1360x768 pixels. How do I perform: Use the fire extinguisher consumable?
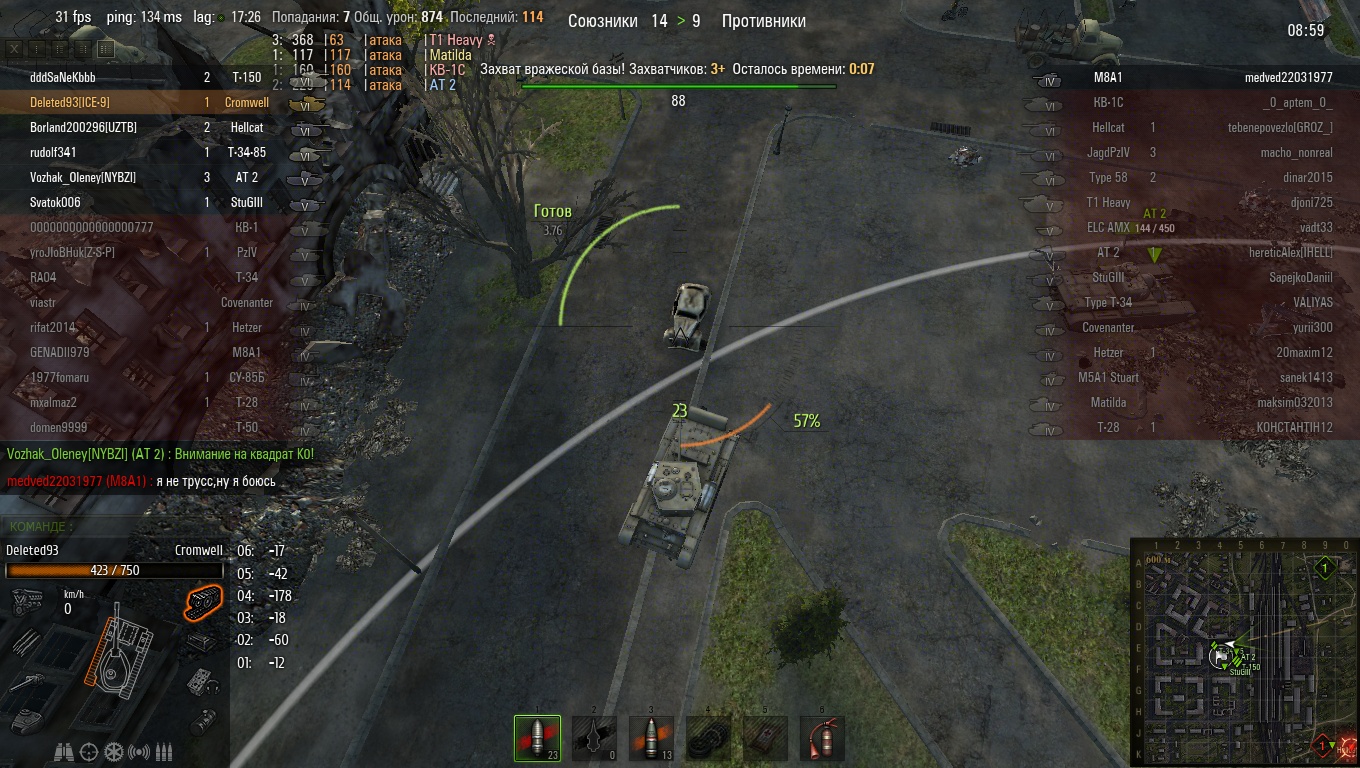822,739
